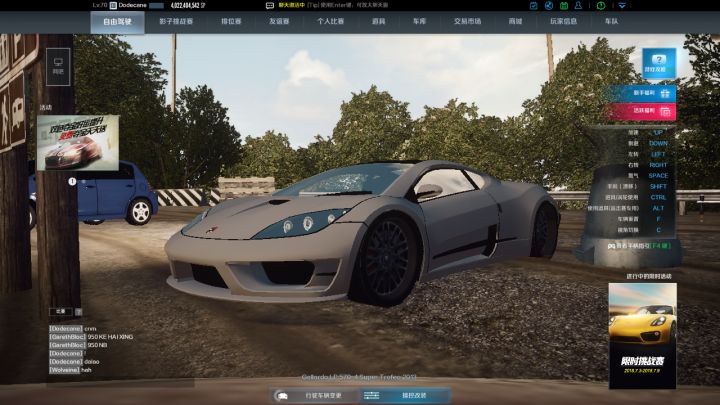
Task: Click the chat channel tab above messages
Action: coord(60,311)
